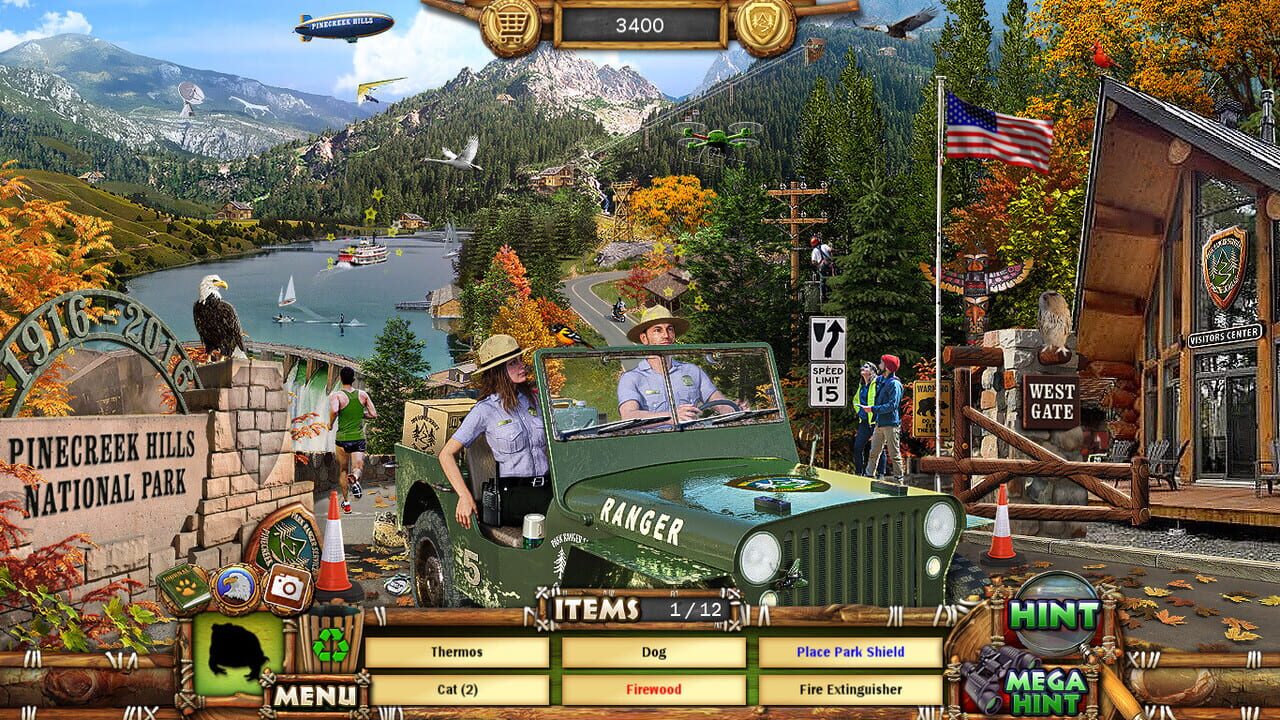View the gold achievements shield badge
The image size is (1280, 720).
click(764, 24)
